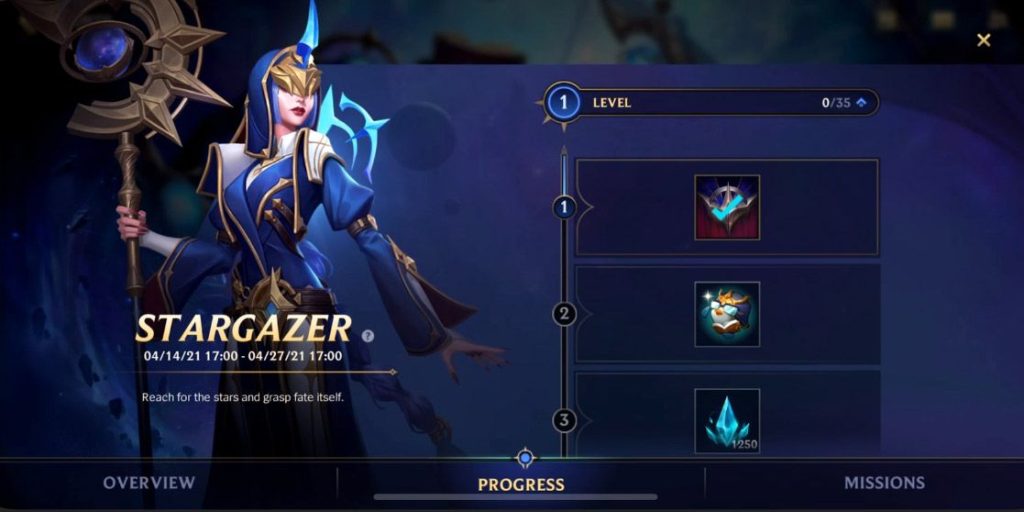Viewport: 1024px width, 512px height.
Task: Switch to the Overview tab
Action: 149,483
